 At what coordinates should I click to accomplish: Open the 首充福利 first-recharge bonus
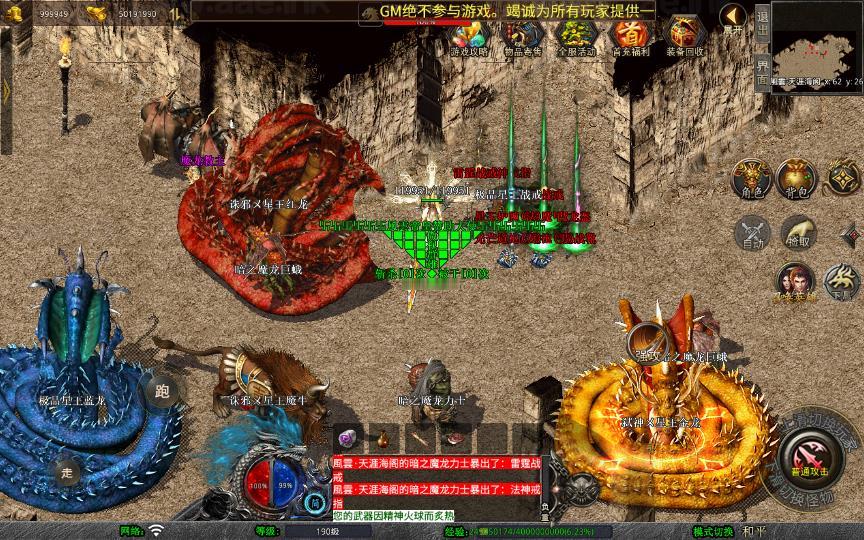630,37
